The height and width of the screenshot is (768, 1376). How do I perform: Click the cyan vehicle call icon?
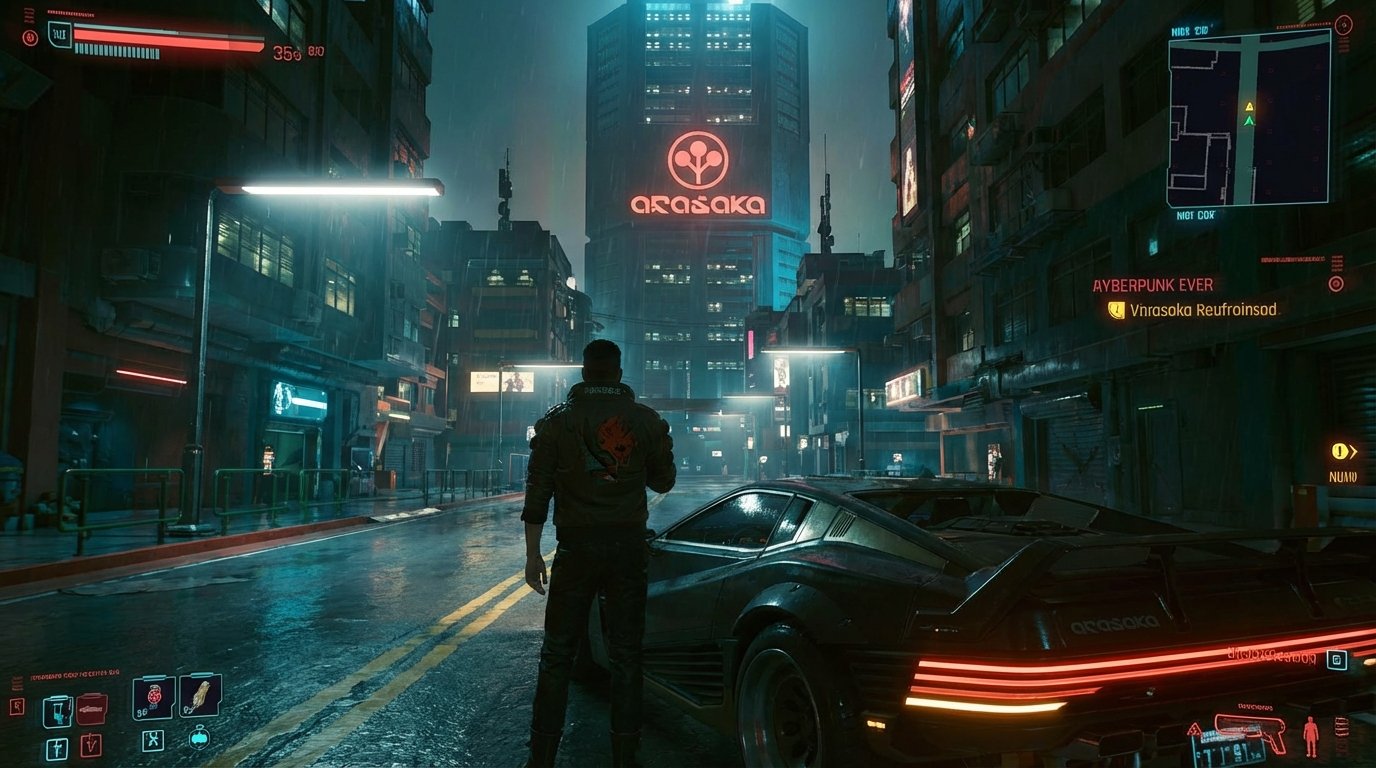(x=199, y=738)
